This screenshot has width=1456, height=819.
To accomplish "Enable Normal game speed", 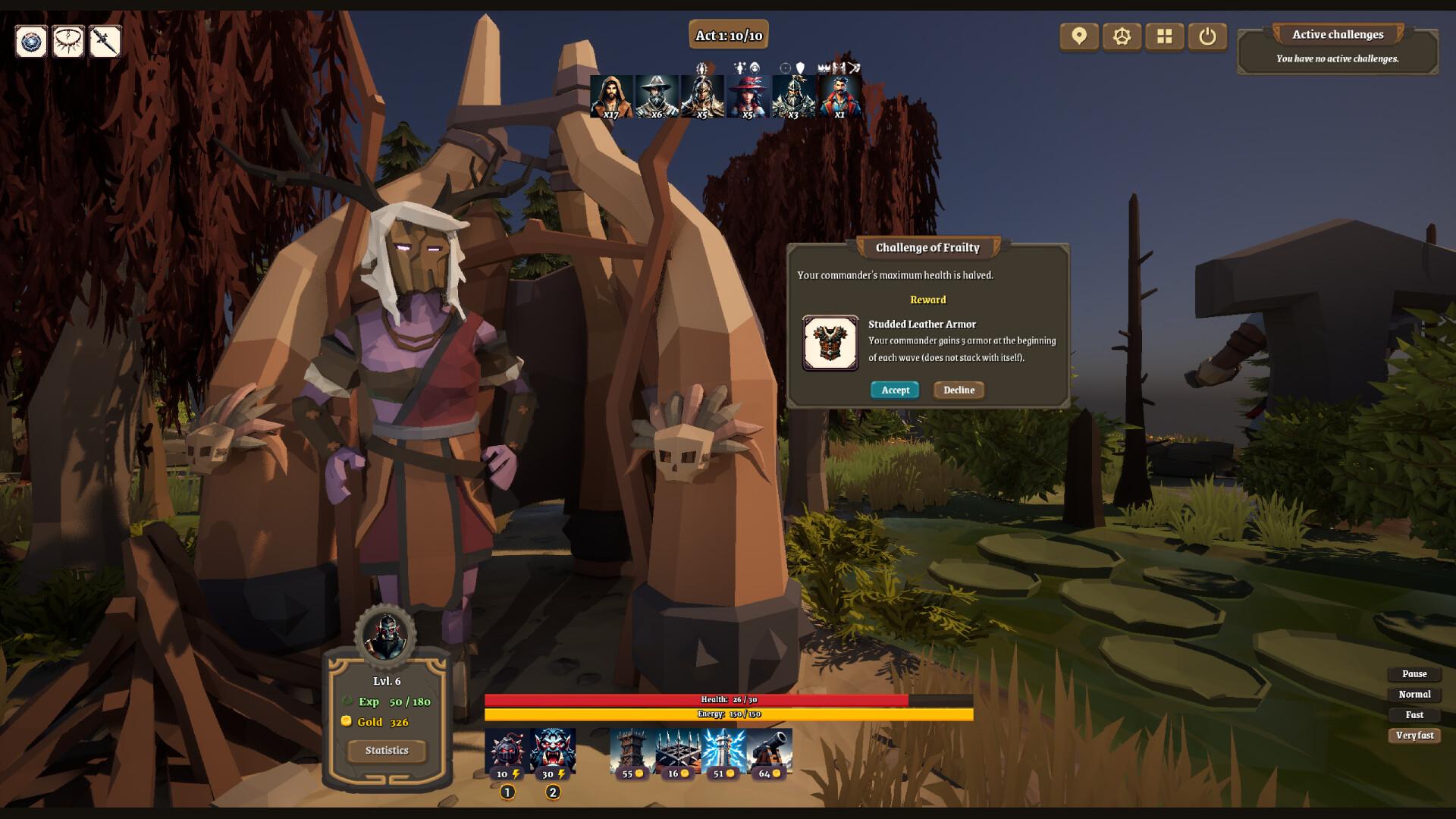I will click(1414, 694).
